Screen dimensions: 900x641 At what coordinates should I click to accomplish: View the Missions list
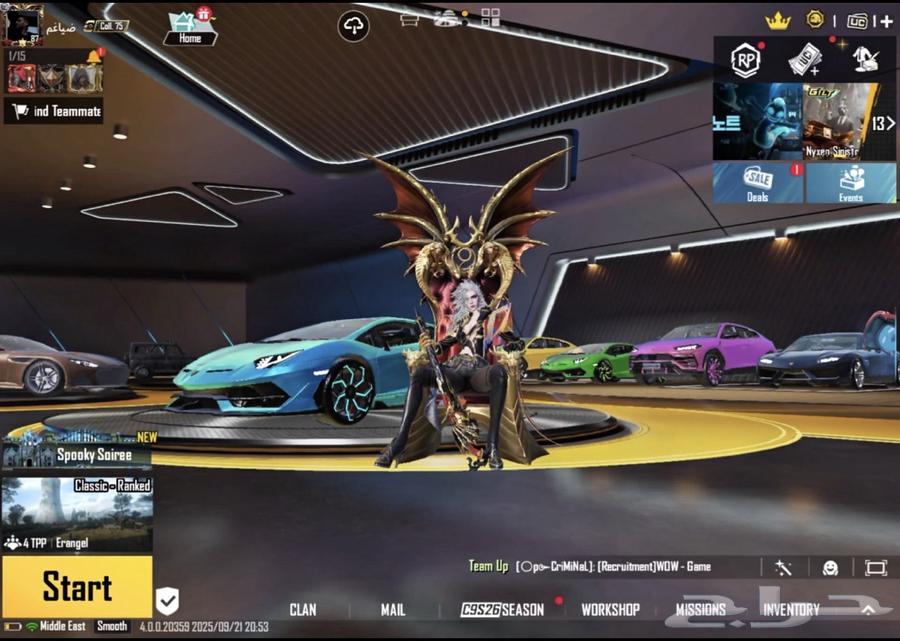[700, 609]
